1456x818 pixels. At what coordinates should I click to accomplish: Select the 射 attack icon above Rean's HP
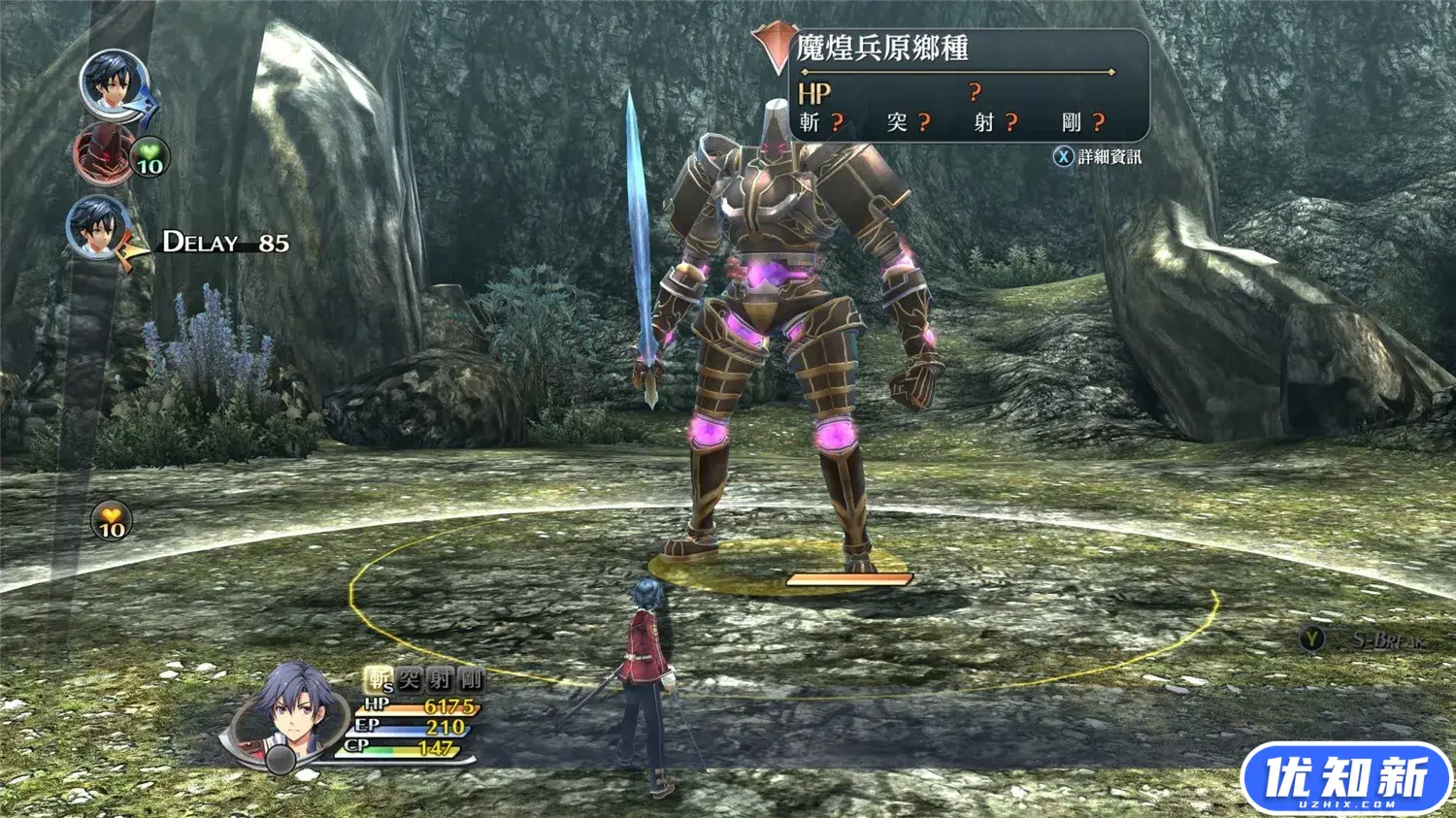click(440, 680)
